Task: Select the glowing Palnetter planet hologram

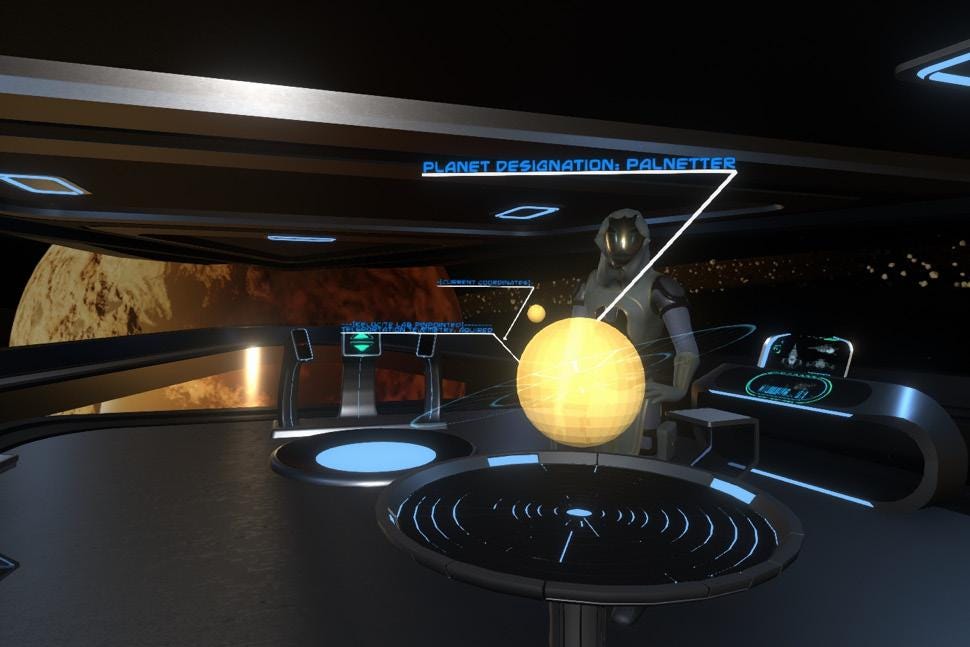Action: [580, 381]
